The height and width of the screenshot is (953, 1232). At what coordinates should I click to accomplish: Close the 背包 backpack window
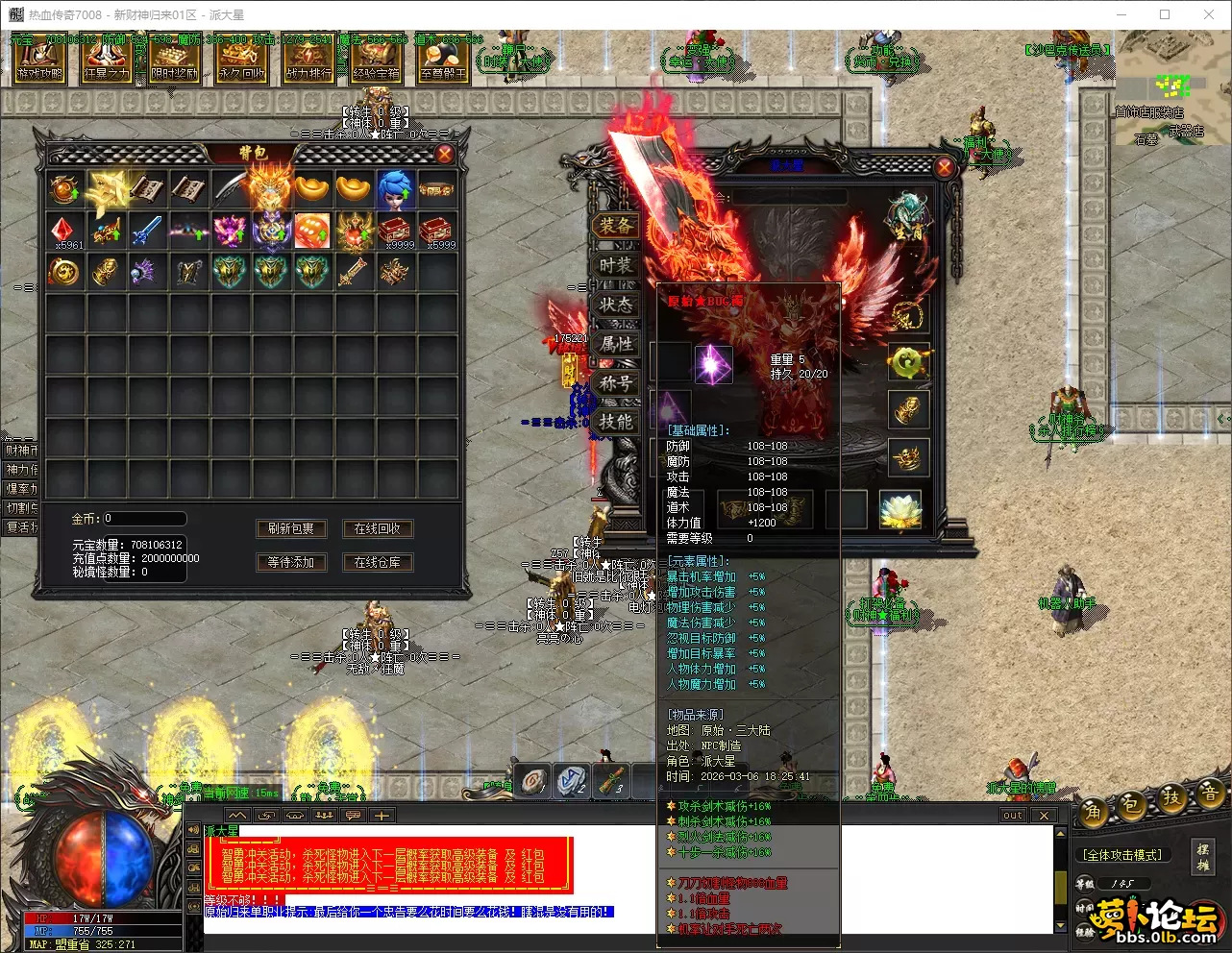tap(445, 155)
